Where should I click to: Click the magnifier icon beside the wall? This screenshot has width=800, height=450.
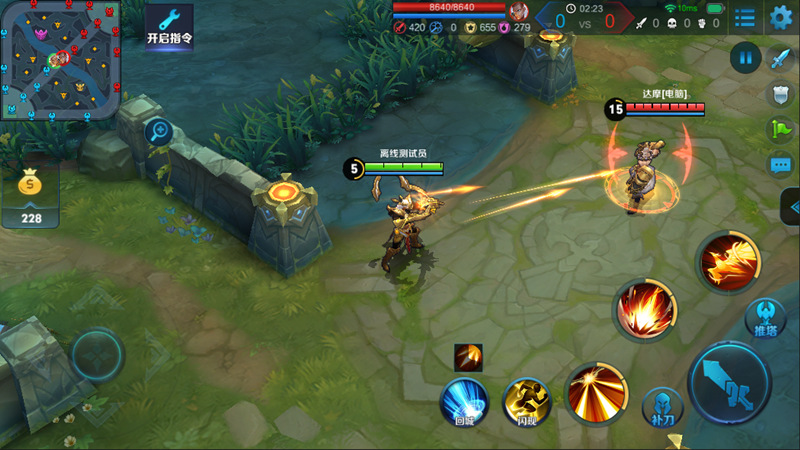158,130
